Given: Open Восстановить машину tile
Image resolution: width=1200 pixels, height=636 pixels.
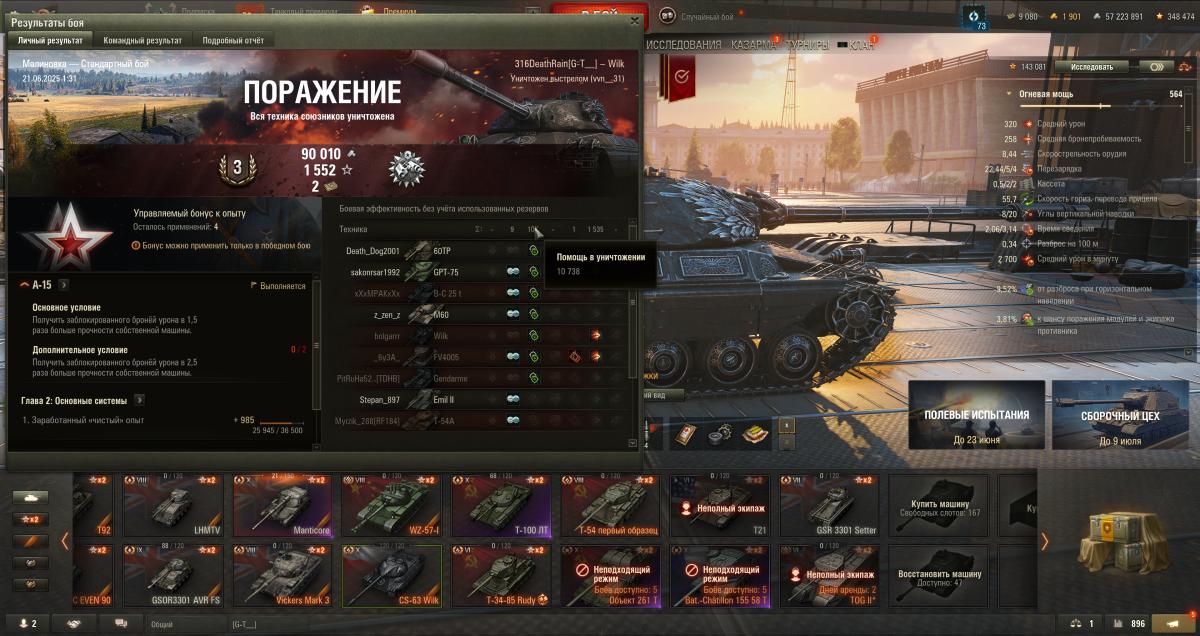Looking at the screenshot, I should point(939,576).
